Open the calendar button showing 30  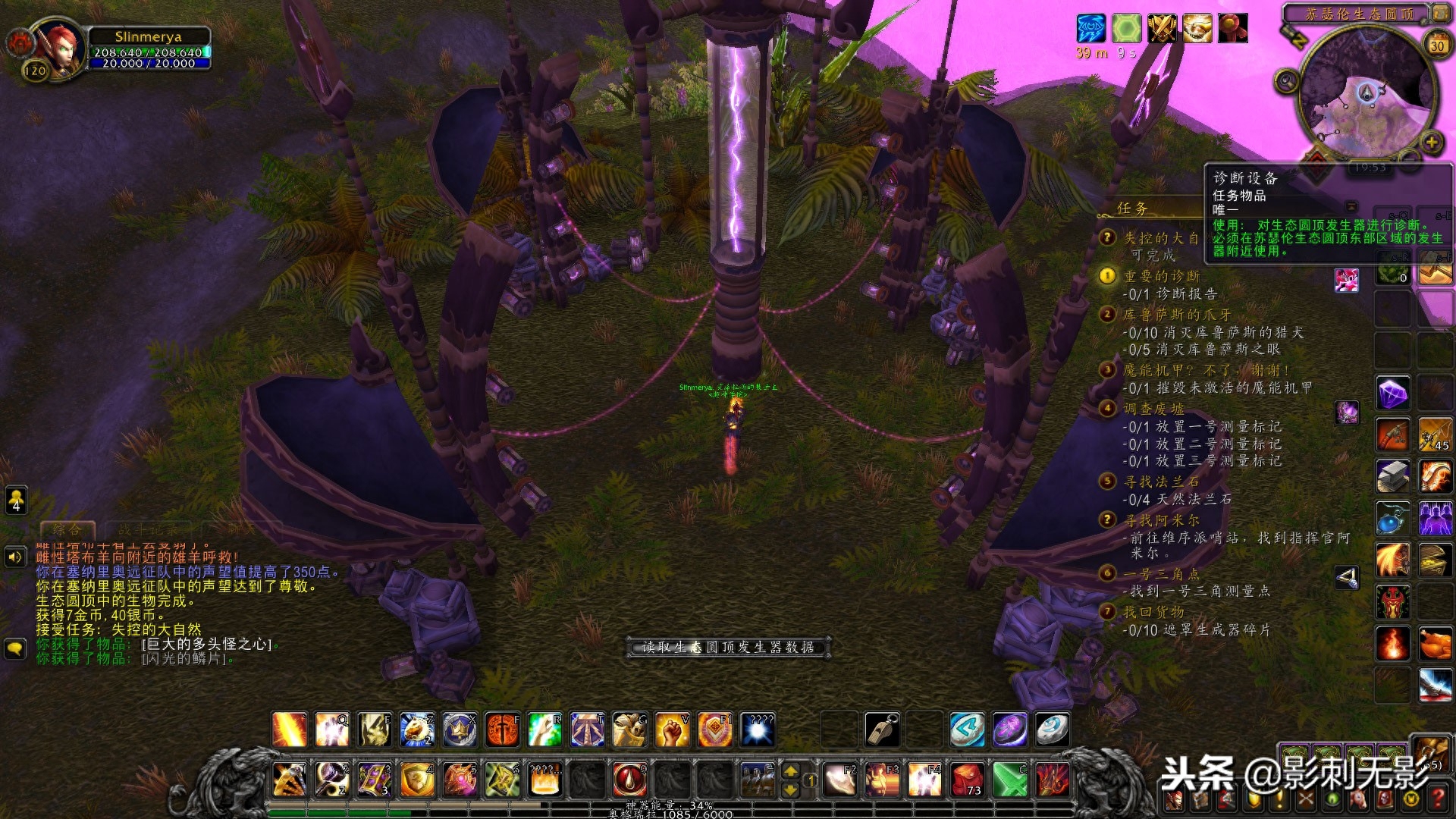pyautogui.click(x=1436, y=45)
